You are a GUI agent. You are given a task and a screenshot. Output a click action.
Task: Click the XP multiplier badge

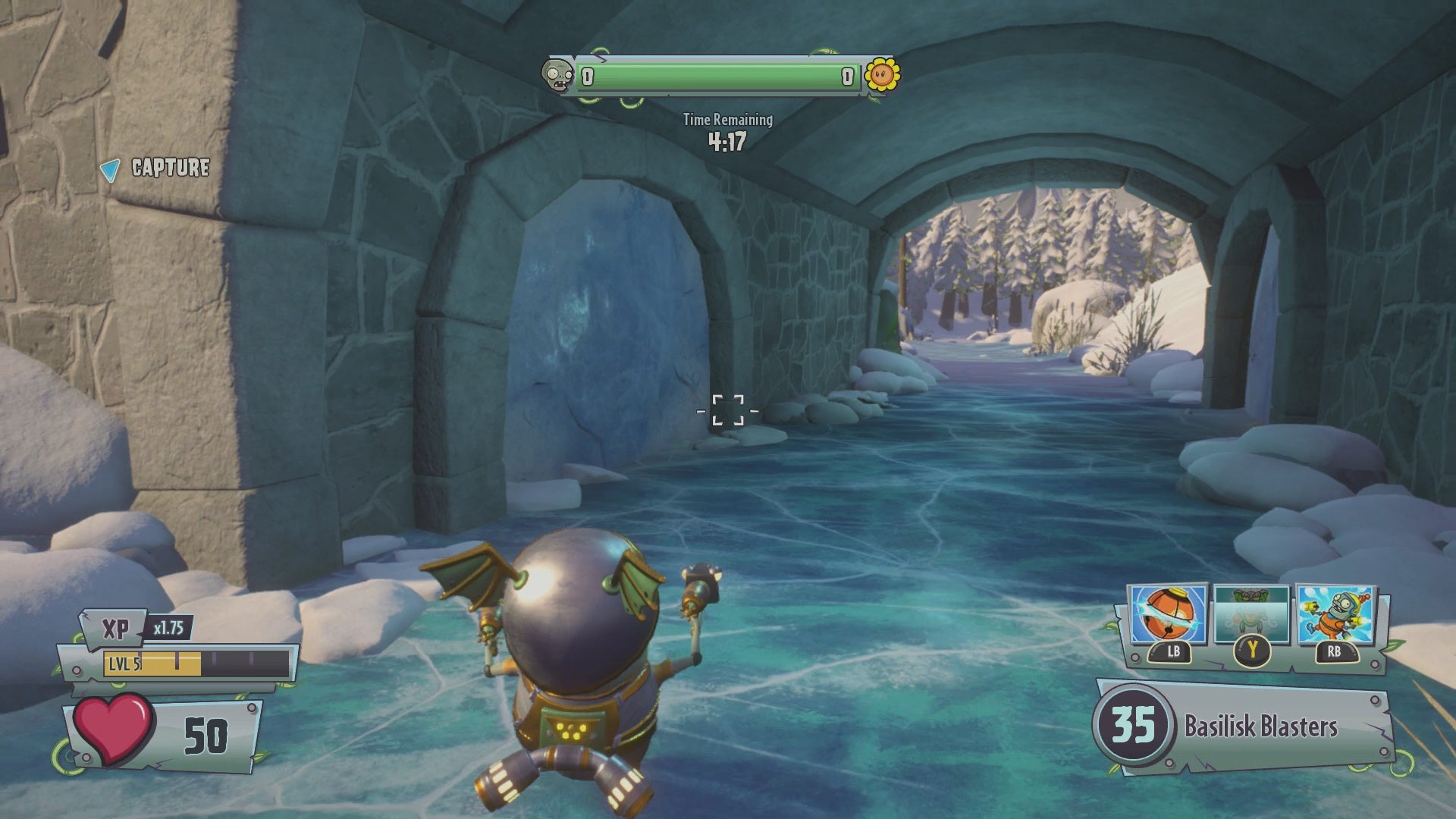point(168,628)
